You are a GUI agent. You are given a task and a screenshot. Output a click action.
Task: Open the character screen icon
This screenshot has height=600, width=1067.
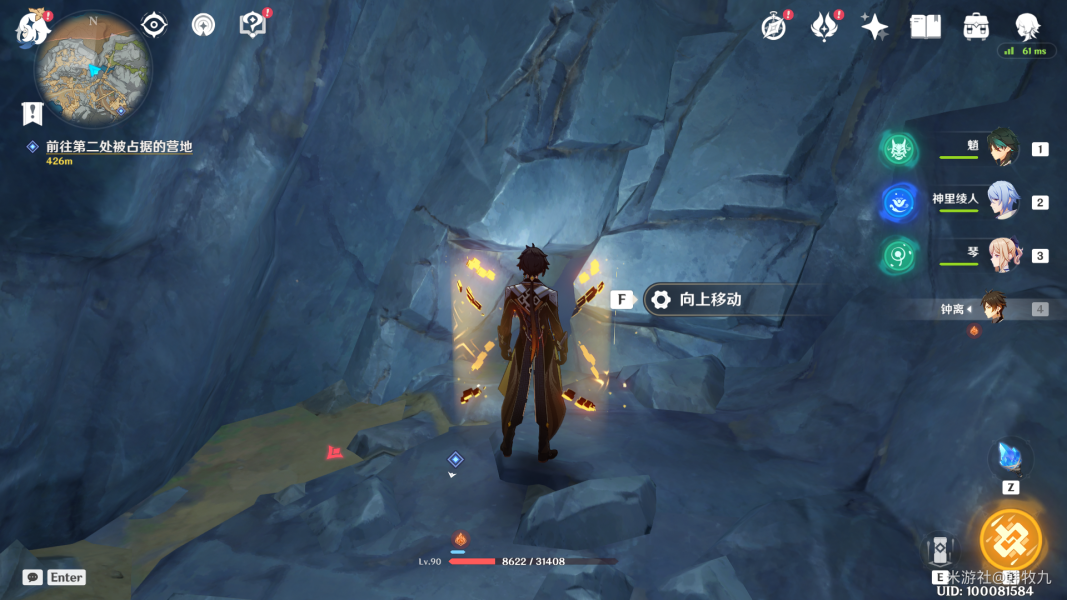[1027, 27]
